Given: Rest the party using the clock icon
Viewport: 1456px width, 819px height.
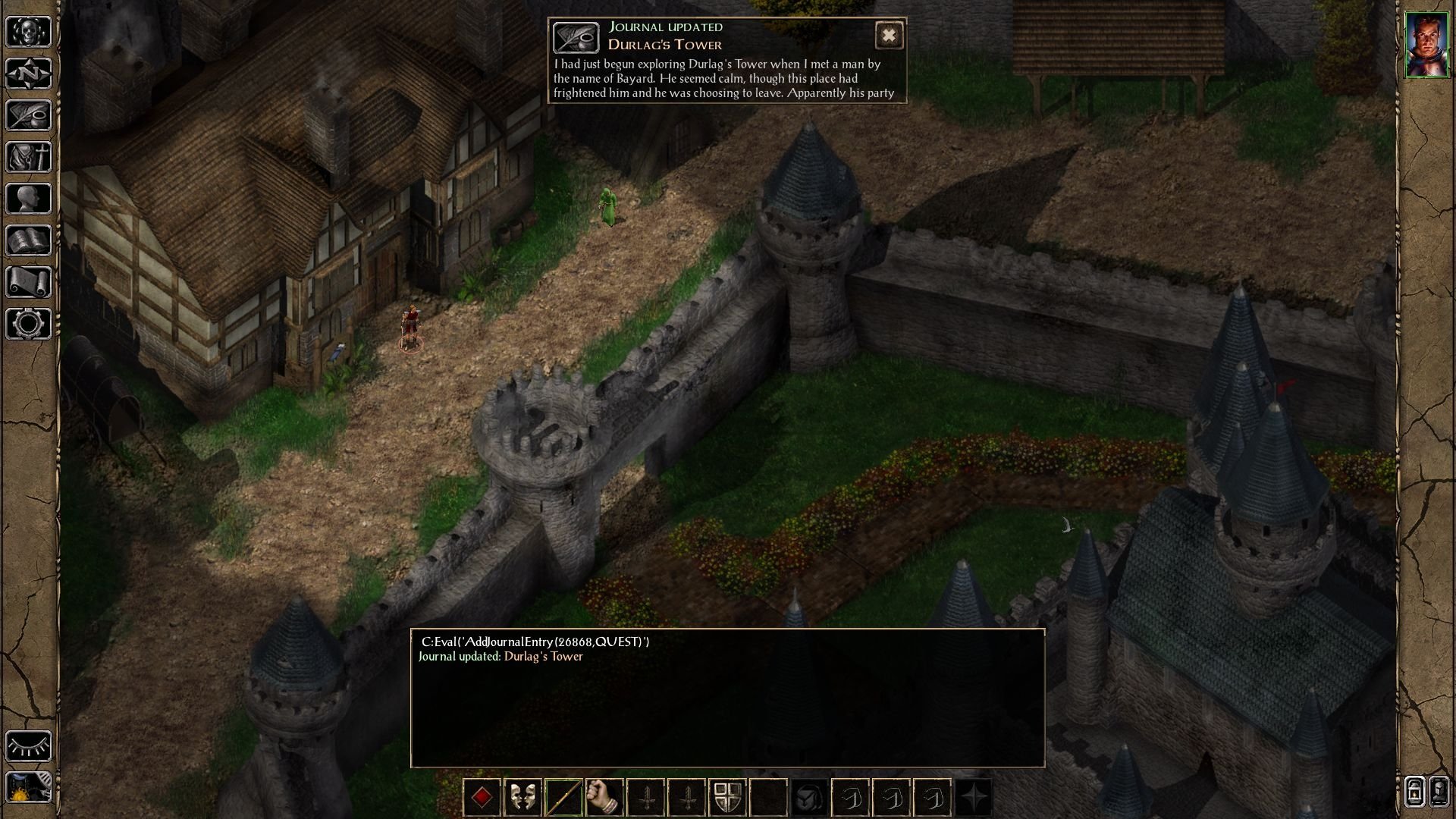Looking at the screenshot, I should (x=29, y=789).
